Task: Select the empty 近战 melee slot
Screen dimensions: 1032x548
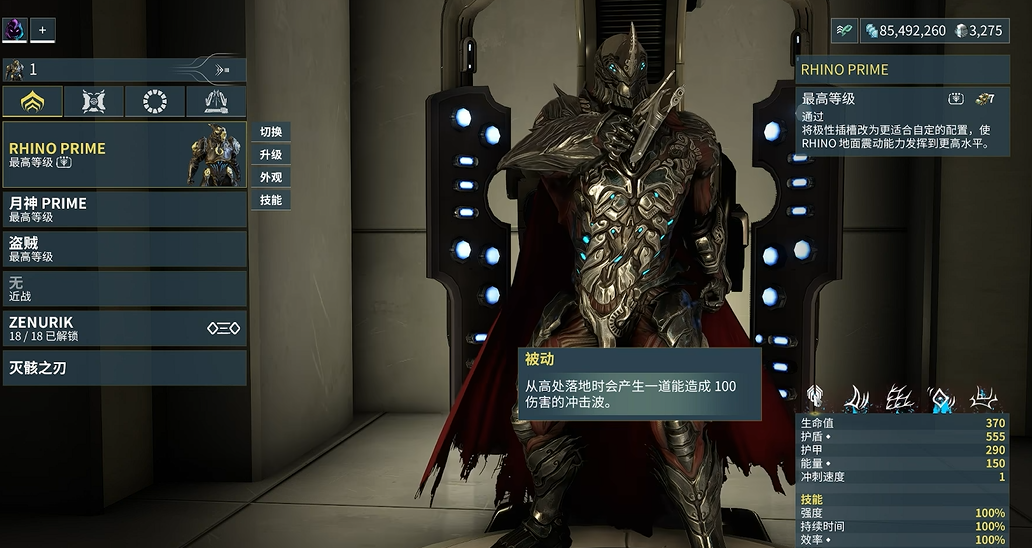Action: [x=124, y=288]
